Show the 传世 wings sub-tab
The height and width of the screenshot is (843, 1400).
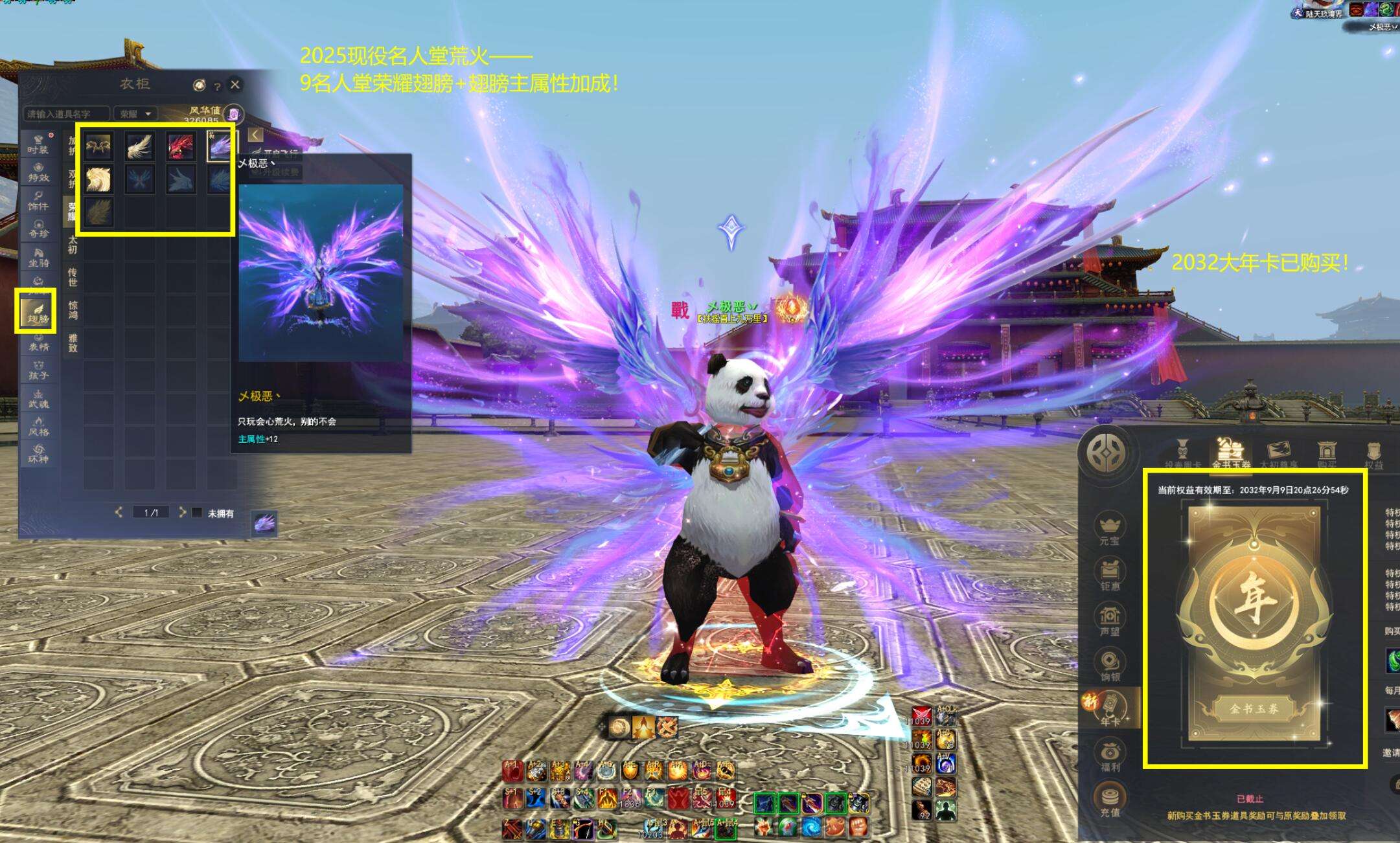coord(73,276)
